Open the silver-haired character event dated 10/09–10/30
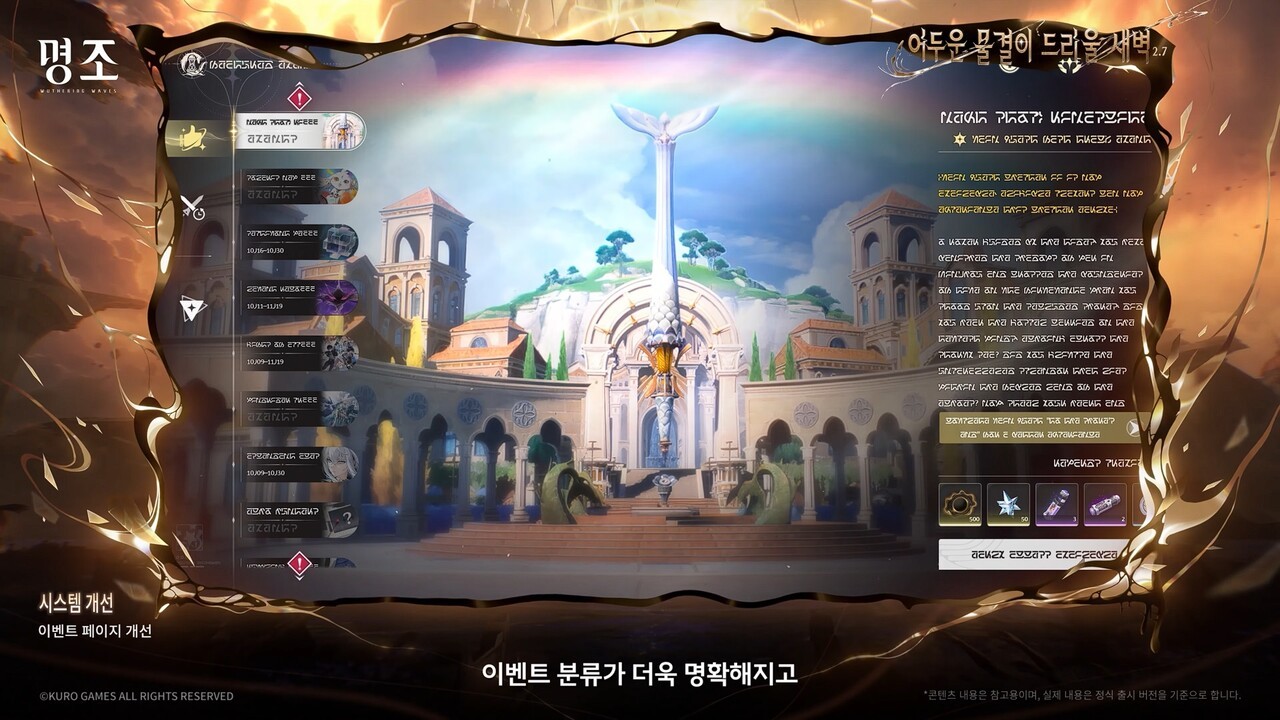This screenshot has height=720, width=1280. [299, 464]
